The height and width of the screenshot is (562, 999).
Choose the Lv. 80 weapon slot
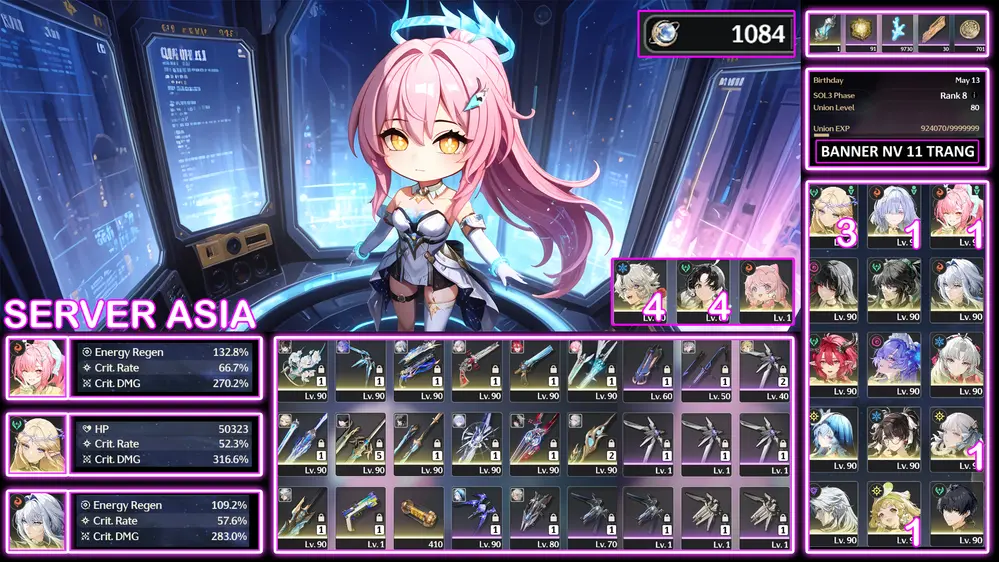tap(534, 516)
